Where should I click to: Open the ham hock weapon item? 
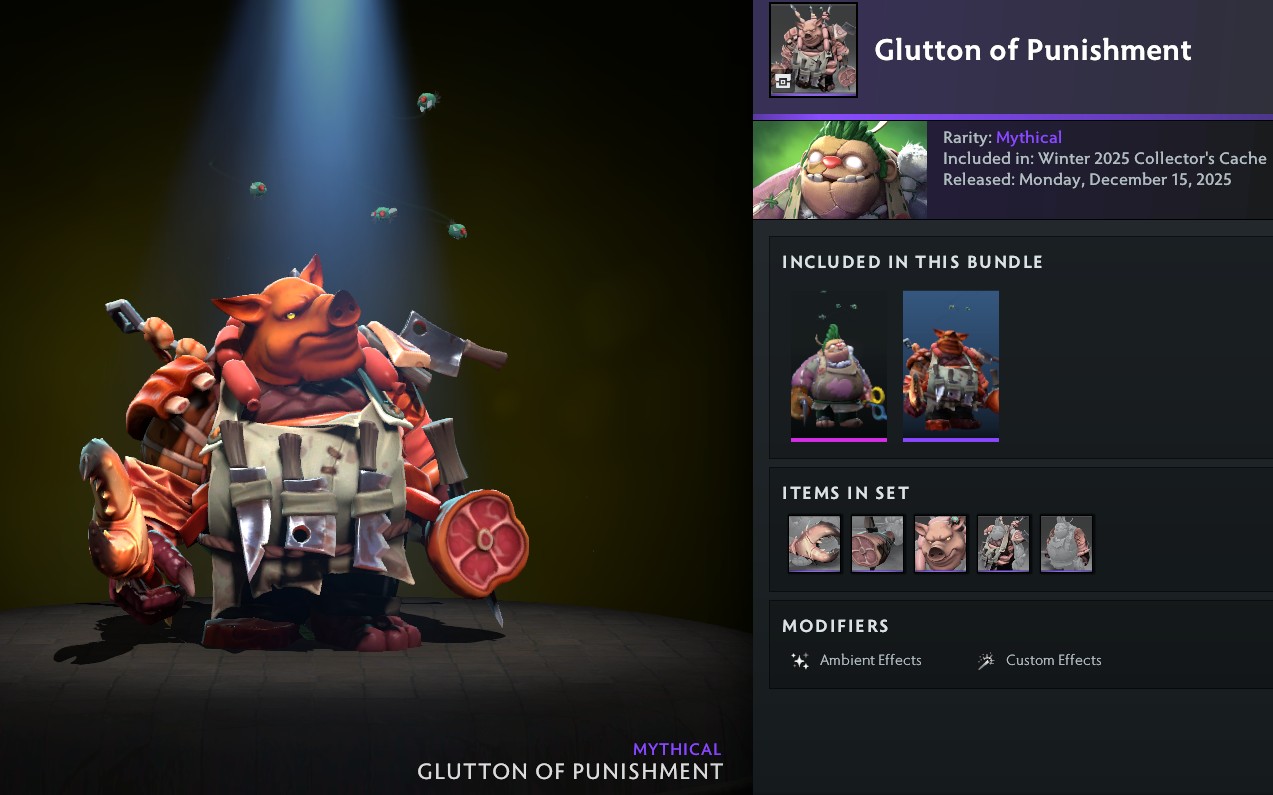(x=877, y=544)
